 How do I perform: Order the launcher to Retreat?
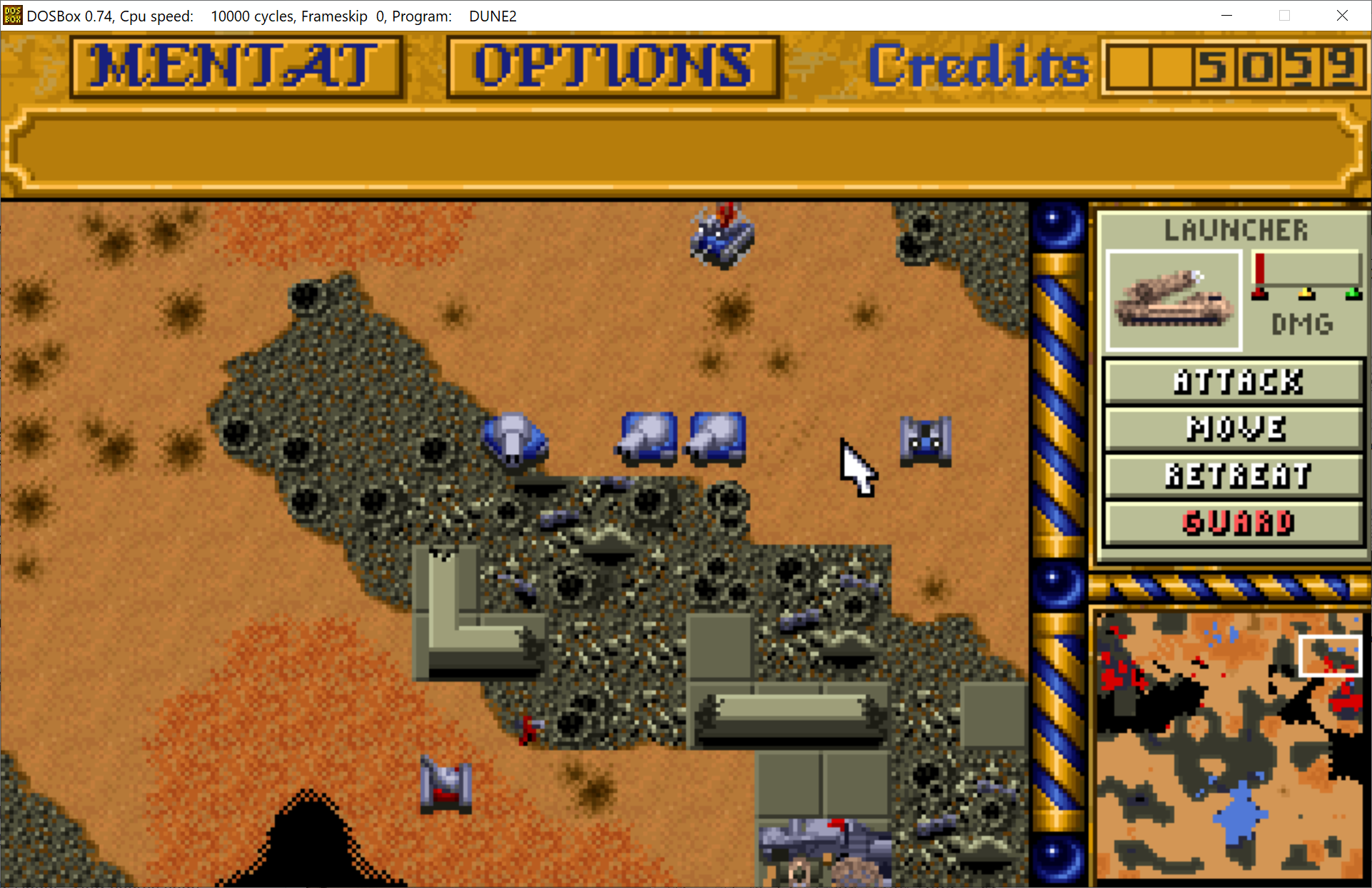tap(1235, 475)
